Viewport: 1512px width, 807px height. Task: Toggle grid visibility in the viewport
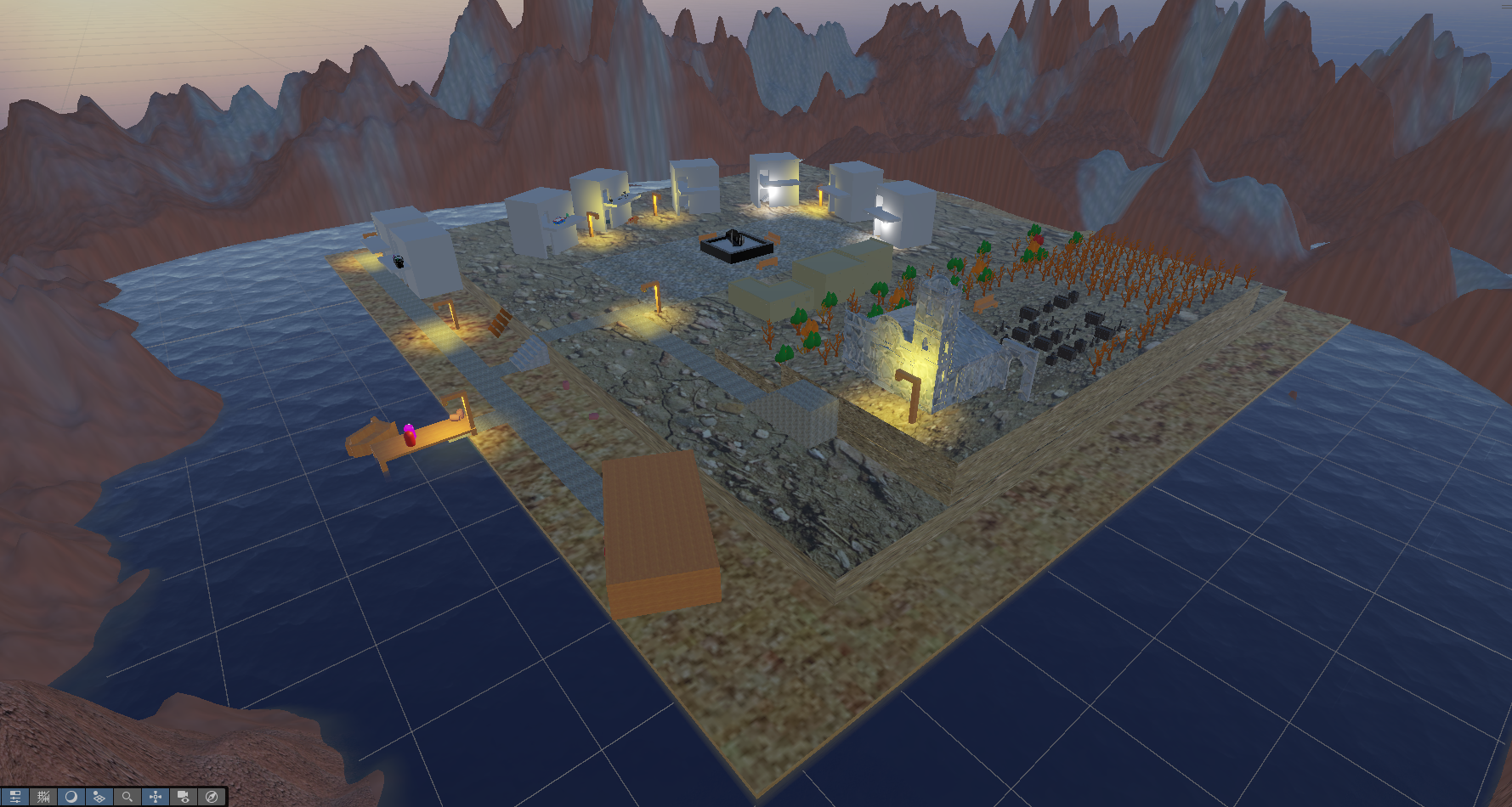coord(42,796)
